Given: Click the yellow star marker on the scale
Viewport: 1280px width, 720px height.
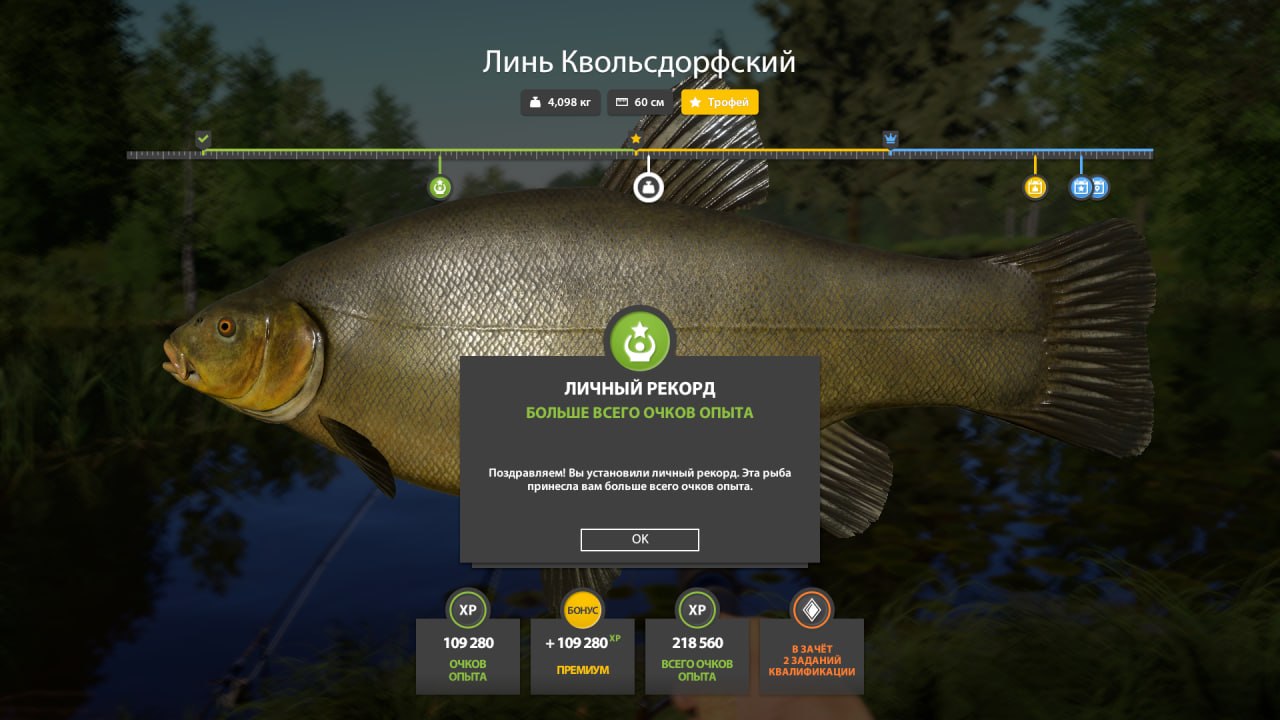Looking at the screenshot, I should click(x=637, y=139).
